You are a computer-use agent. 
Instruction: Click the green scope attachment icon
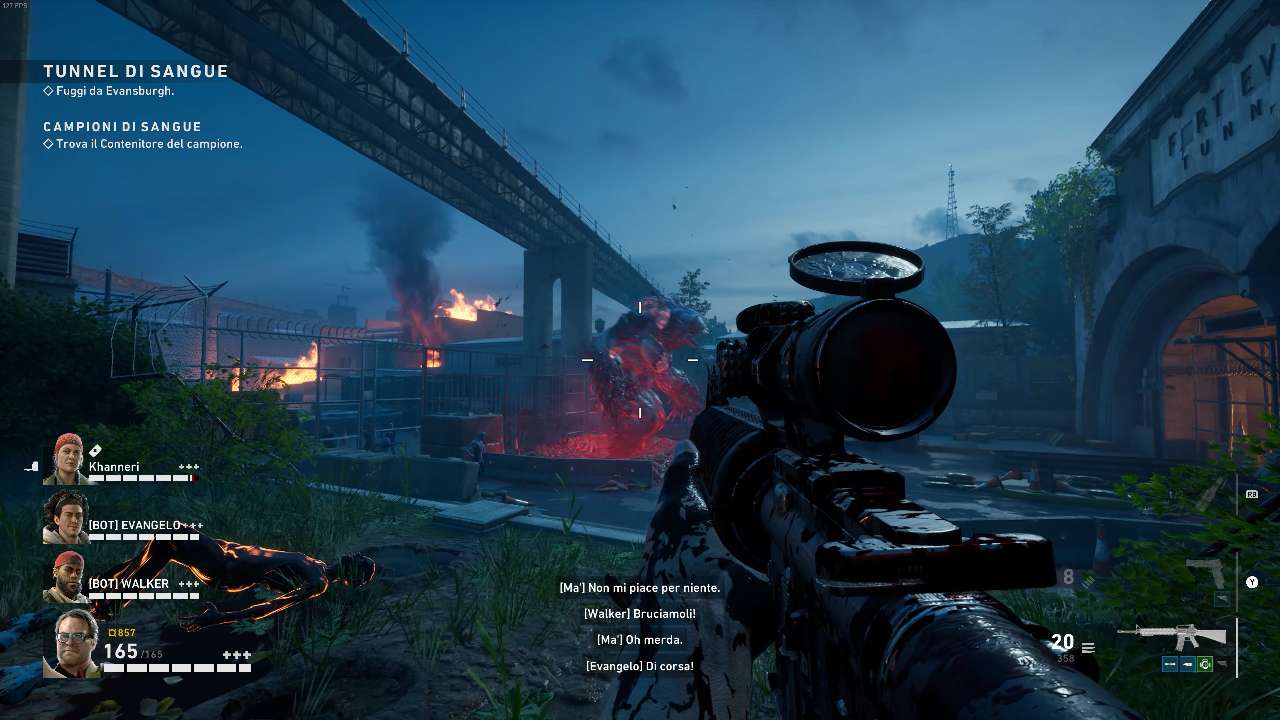[1204, 664]
